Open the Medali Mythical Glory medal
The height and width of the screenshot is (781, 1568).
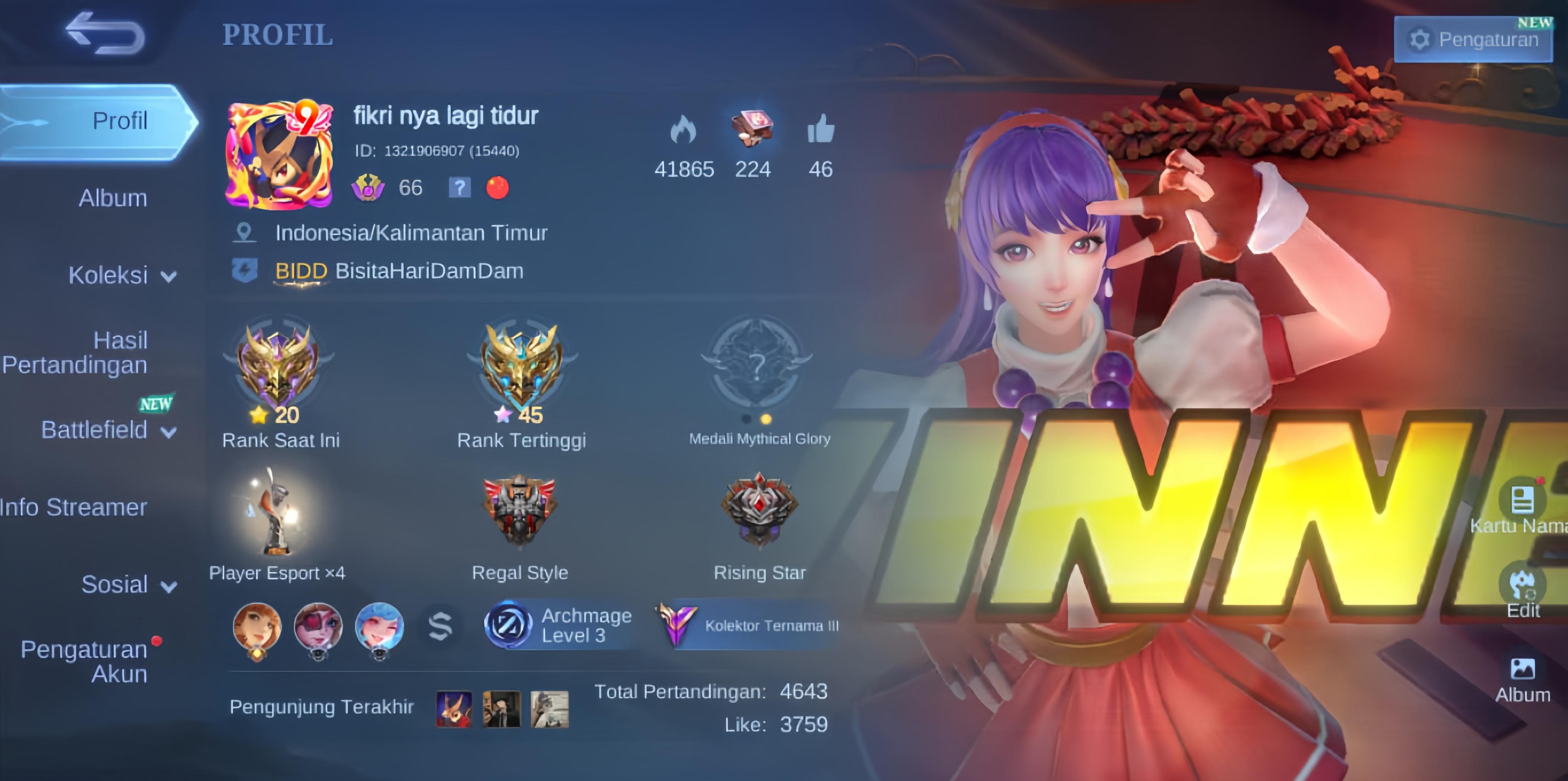pos(756,365)
